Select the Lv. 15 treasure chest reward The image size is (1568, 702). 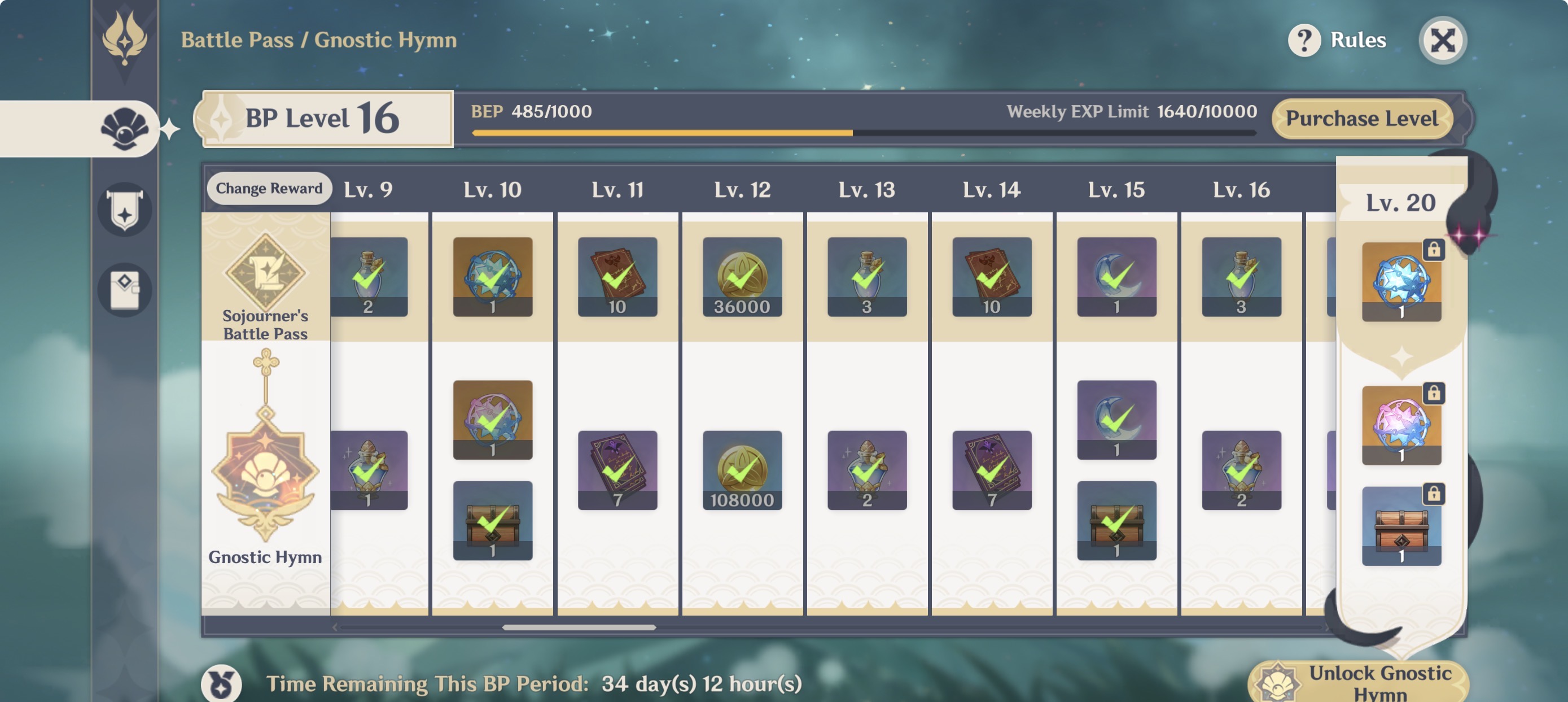(1116, 521)
